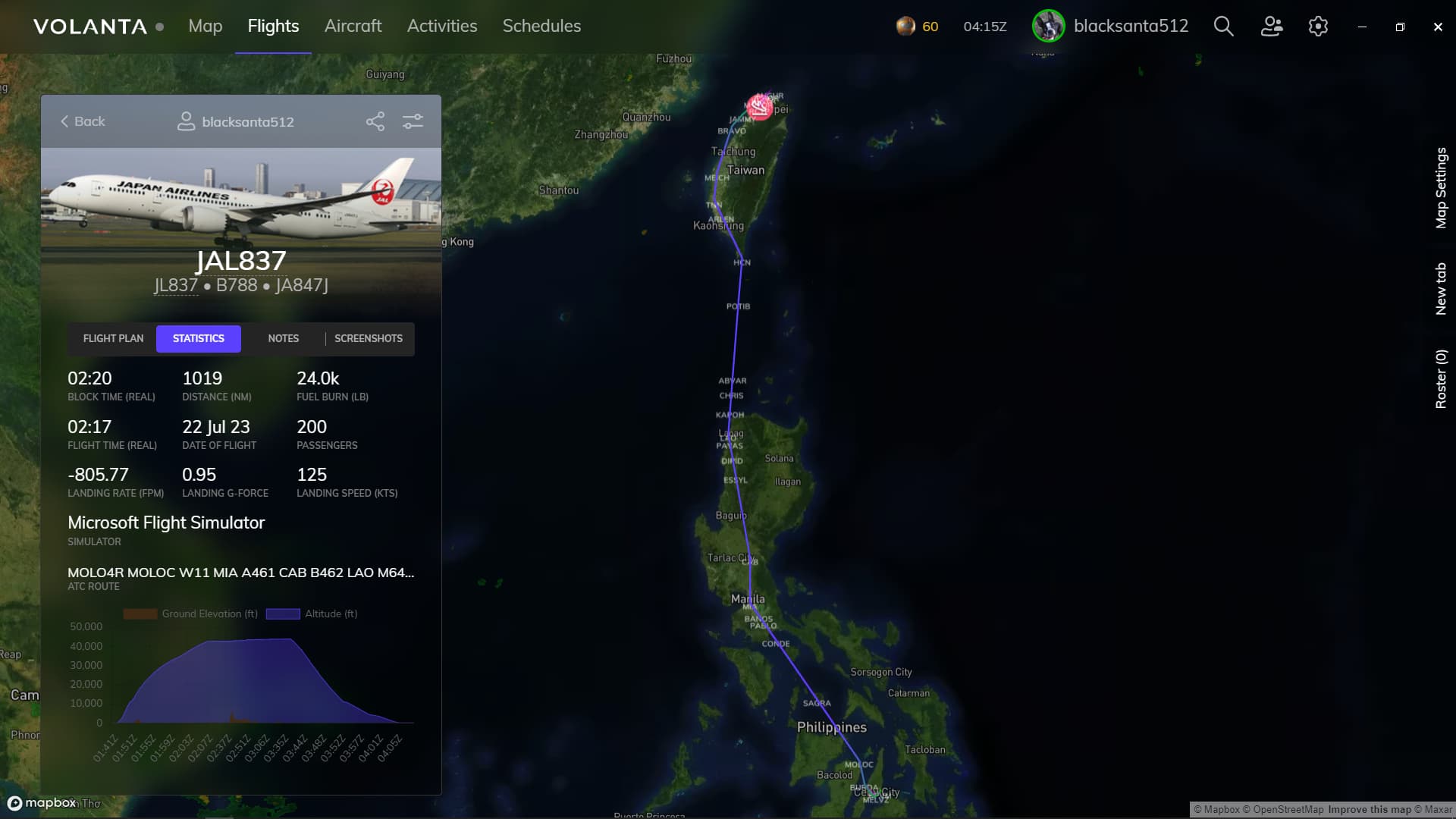
Task: Click the Back button
Action: pos(82,121)
